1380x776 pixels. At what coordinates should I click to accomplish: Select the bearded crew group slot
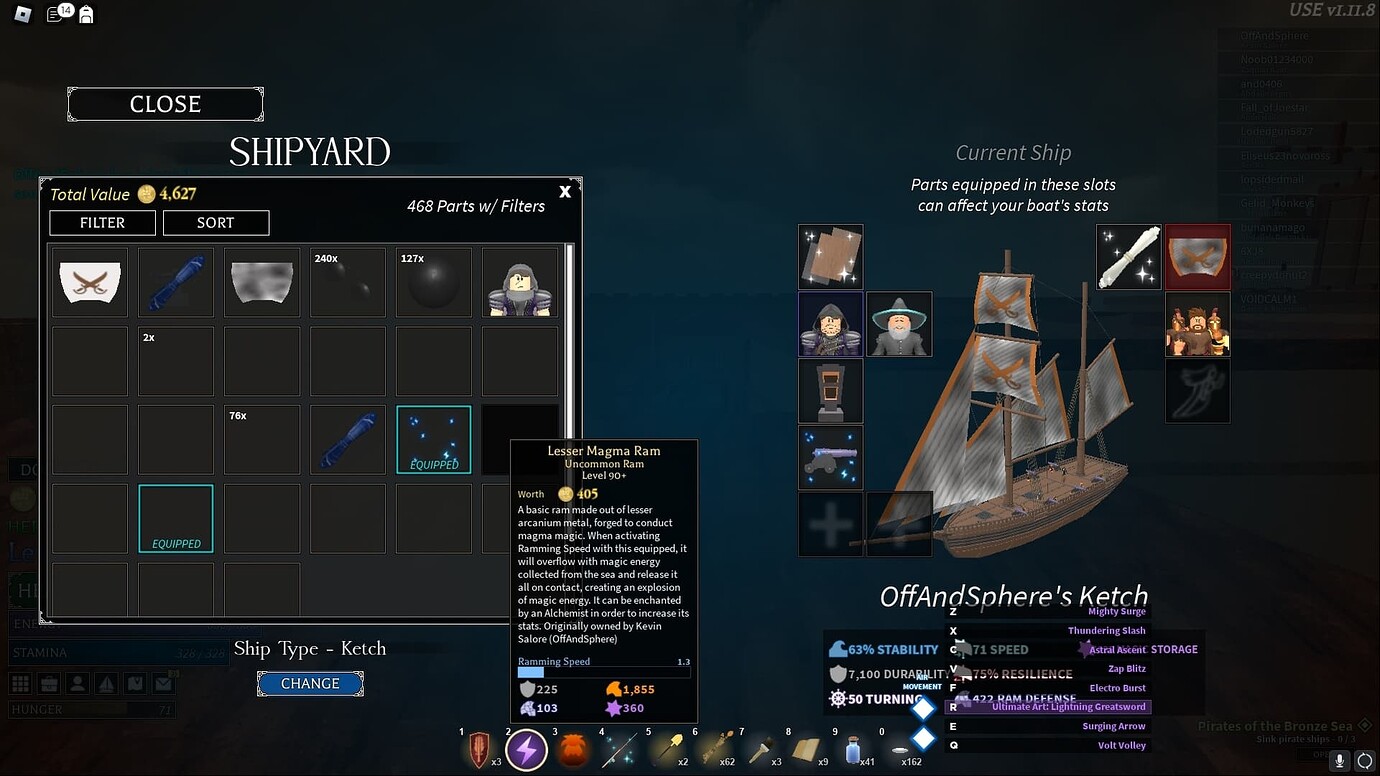[x=1198, y=324]
